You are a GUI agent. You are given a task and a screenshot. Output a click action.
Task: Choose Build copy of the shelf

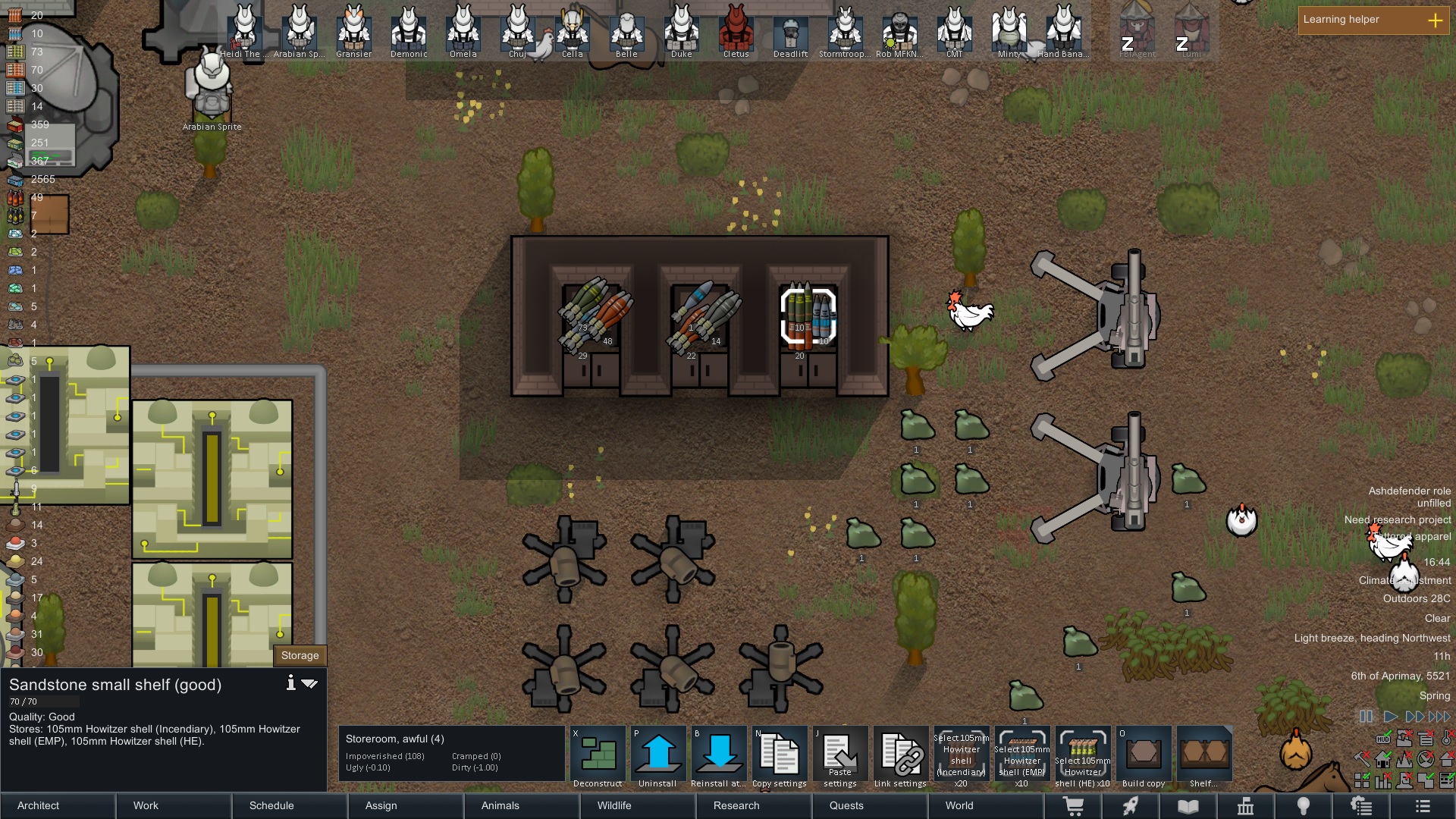click(x=1144, y=756)
